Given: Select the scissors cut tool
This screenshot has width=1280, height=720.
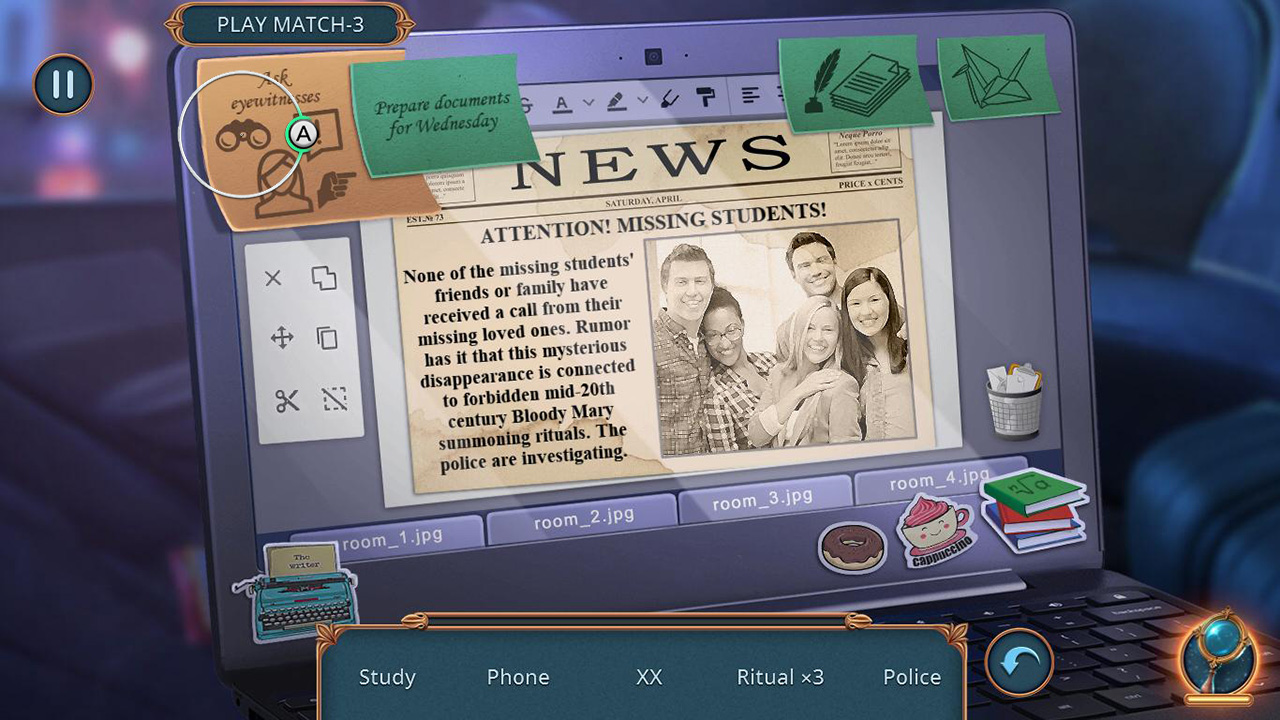Looking at the screenshot, I should [286, 400].
